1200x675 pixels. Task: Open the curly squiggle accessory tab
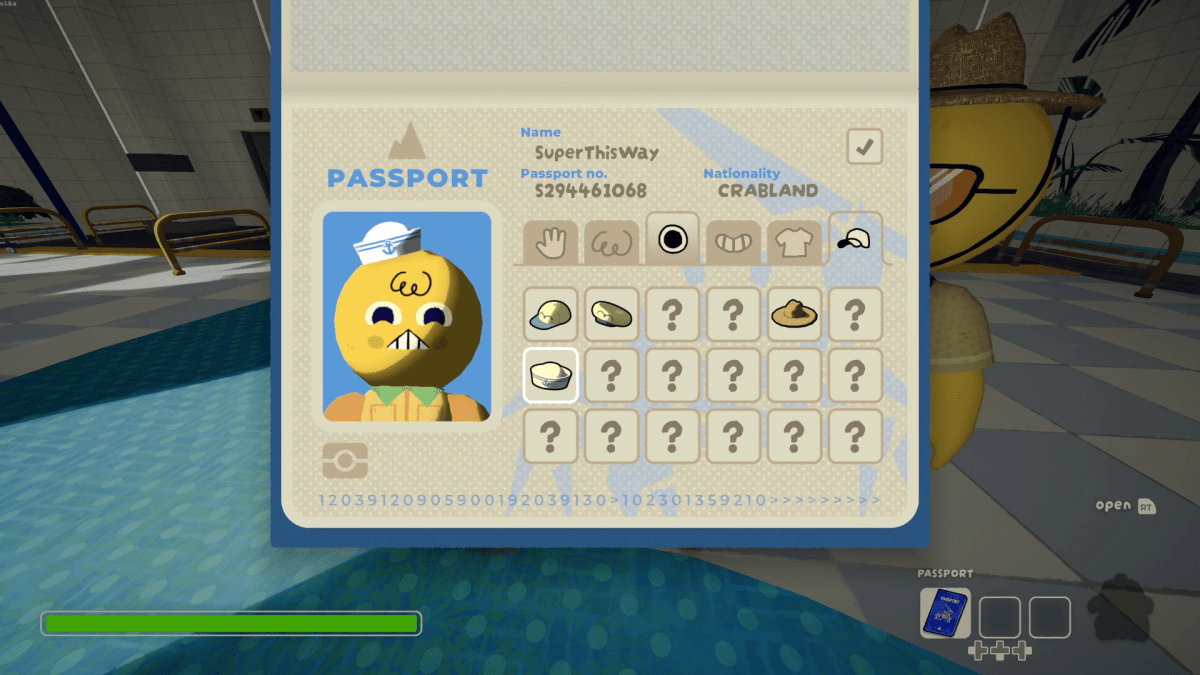click(x=611, y=243)
